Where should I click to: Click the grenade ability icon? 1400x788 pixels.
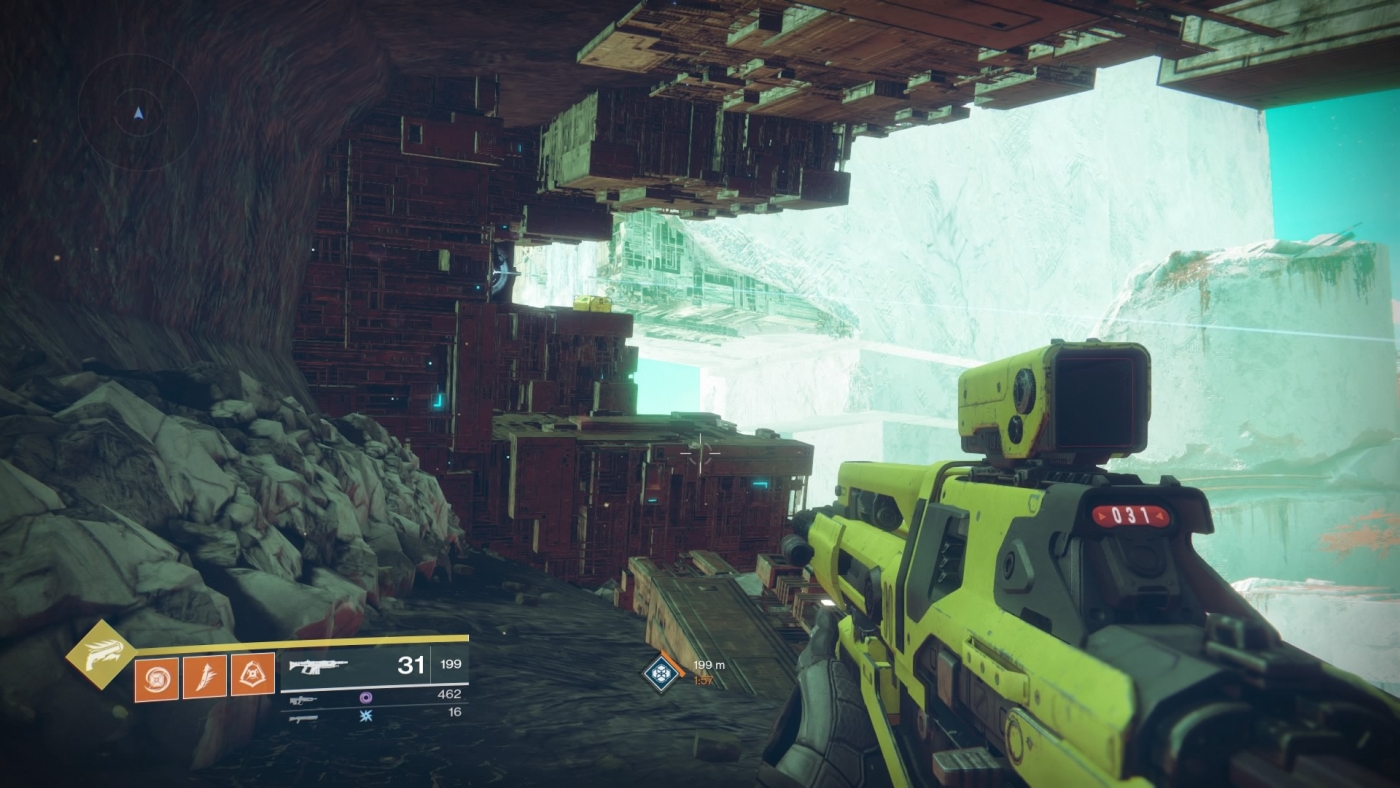point(156,677)
